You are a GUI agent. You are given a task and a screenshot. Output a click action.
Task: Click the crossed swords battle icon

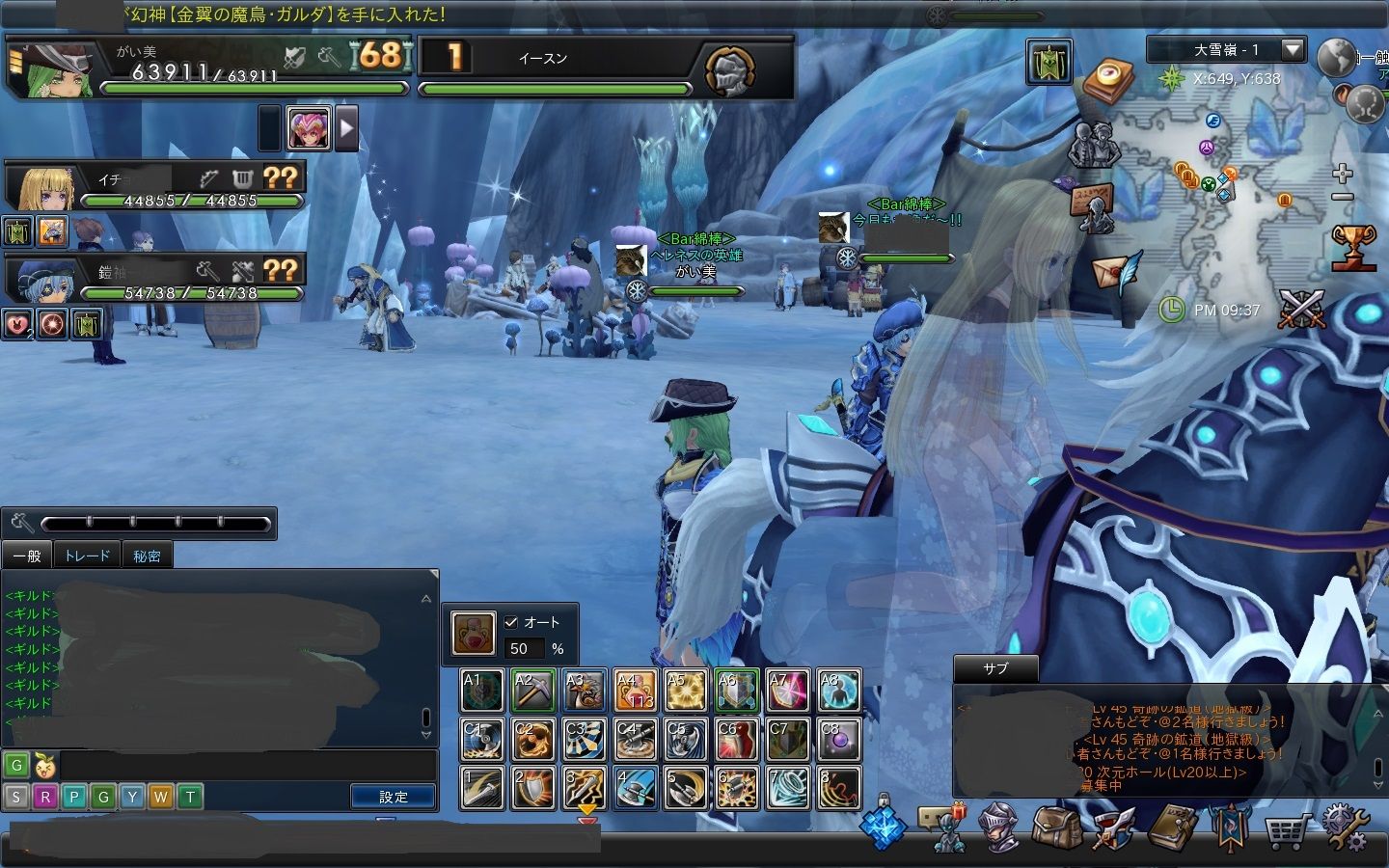[1303, 309]
